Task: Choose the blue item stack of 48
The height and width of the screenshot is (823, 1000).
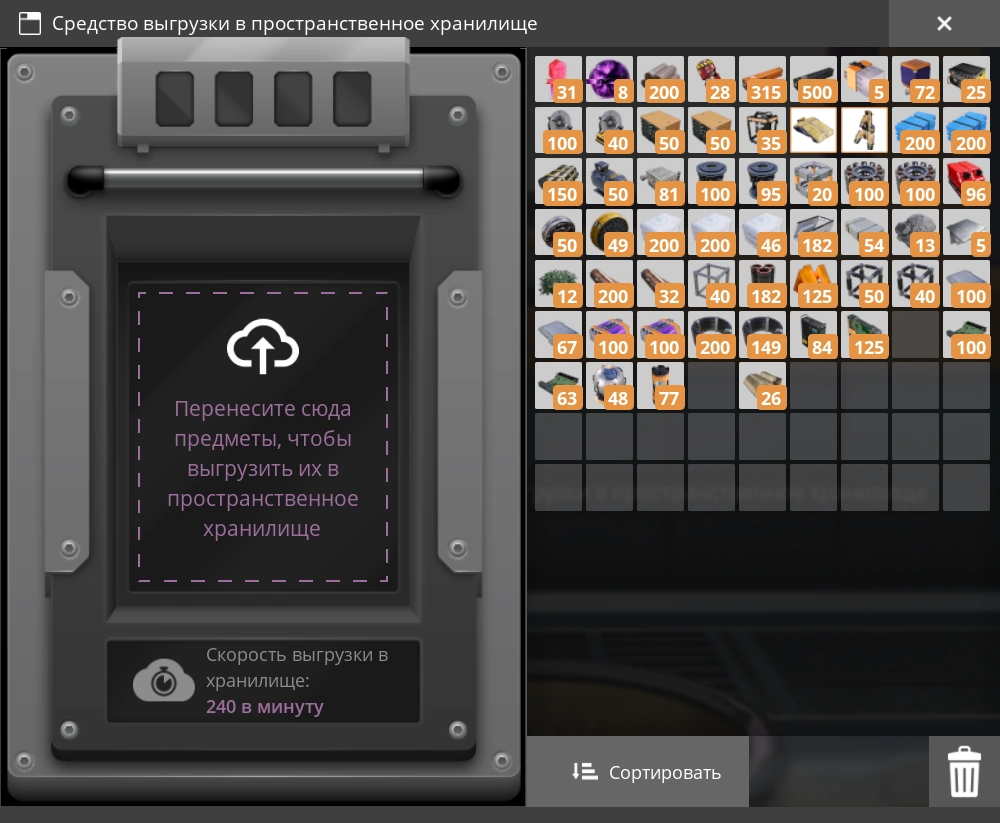Action: tap(609, 386)
